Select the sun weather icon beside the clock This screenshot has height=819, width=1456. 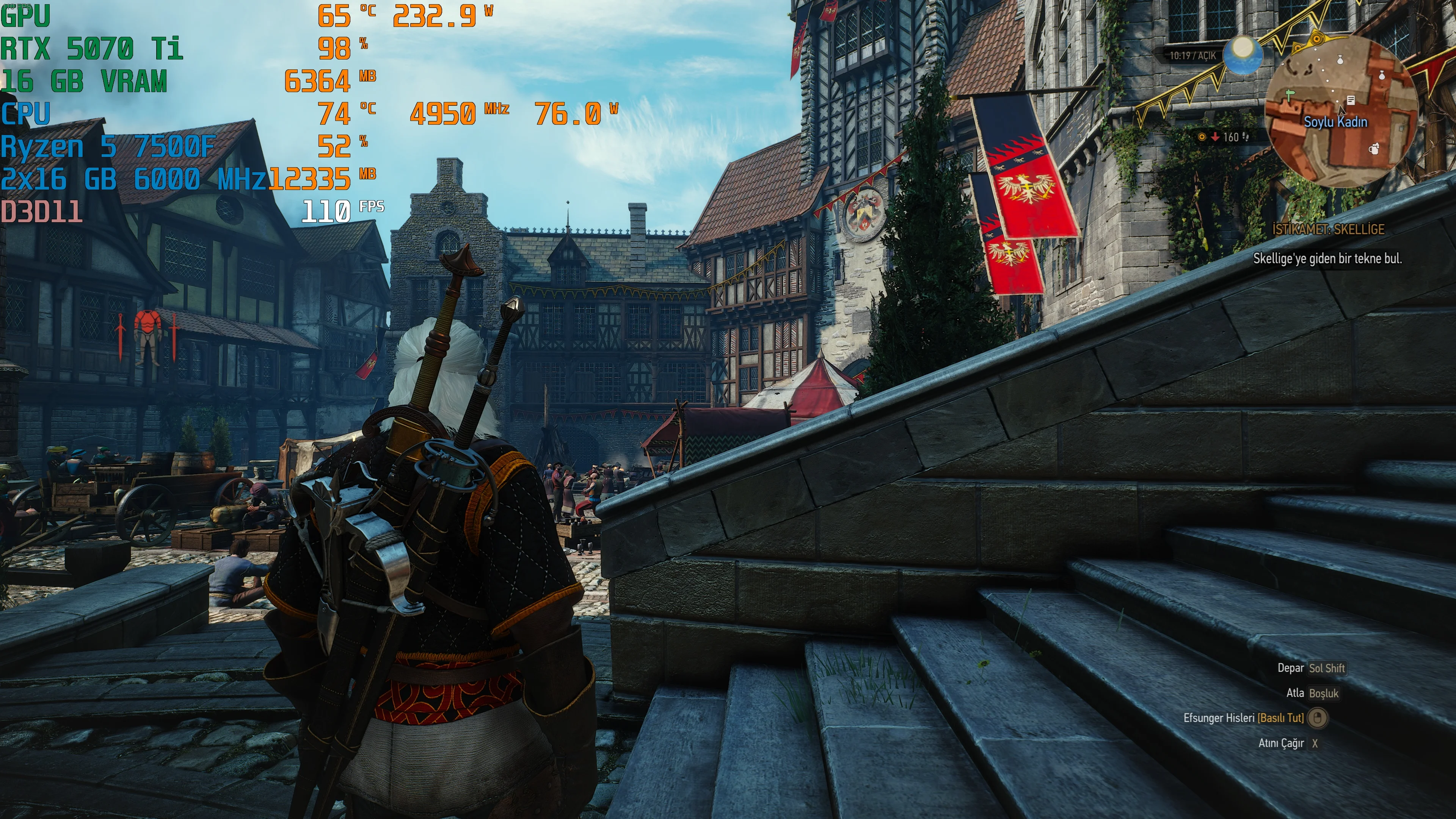point(1243,55)
